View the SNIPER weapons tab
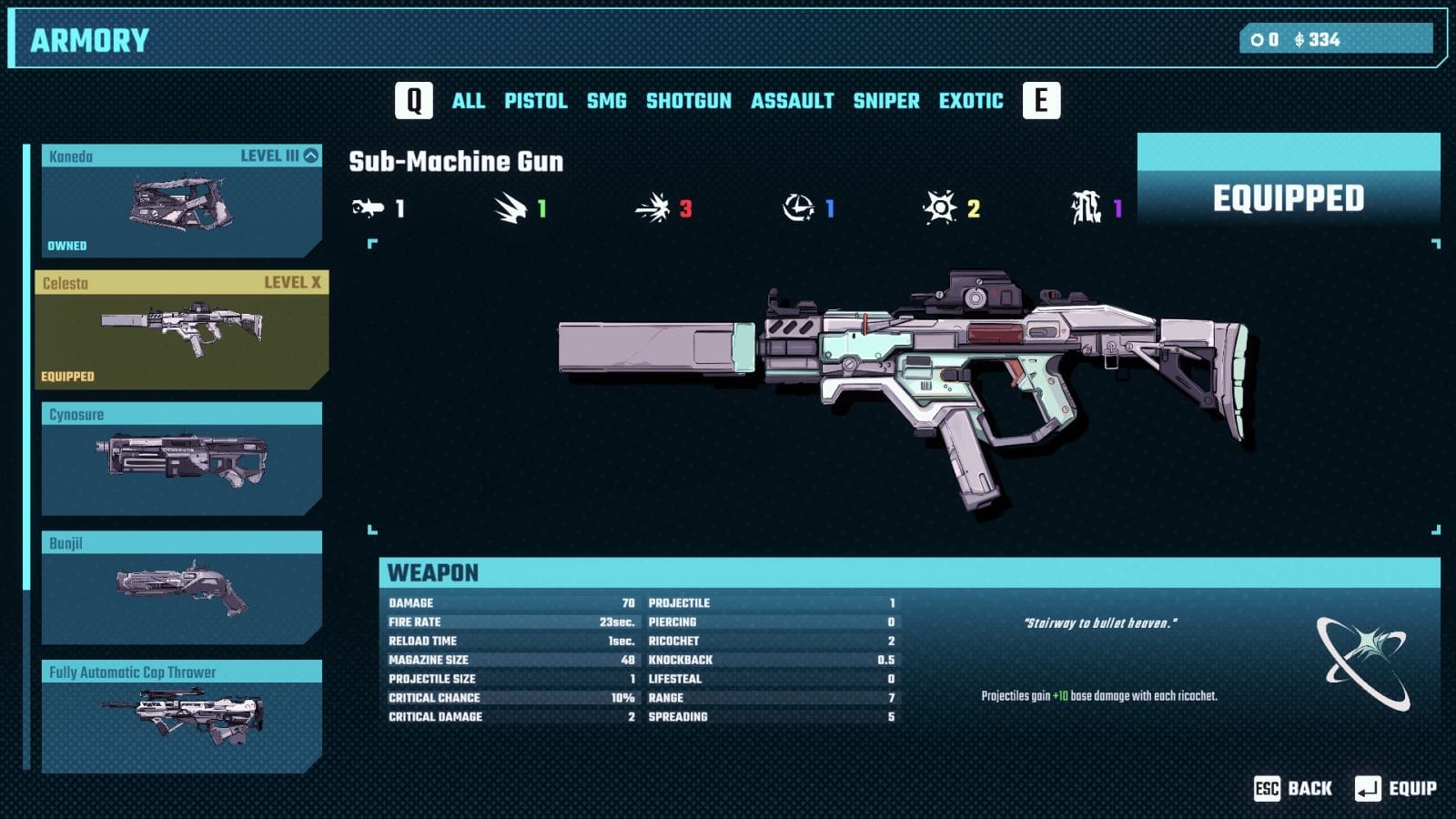This screenshot has height=819, width=1456. click(x=885, y=101)
